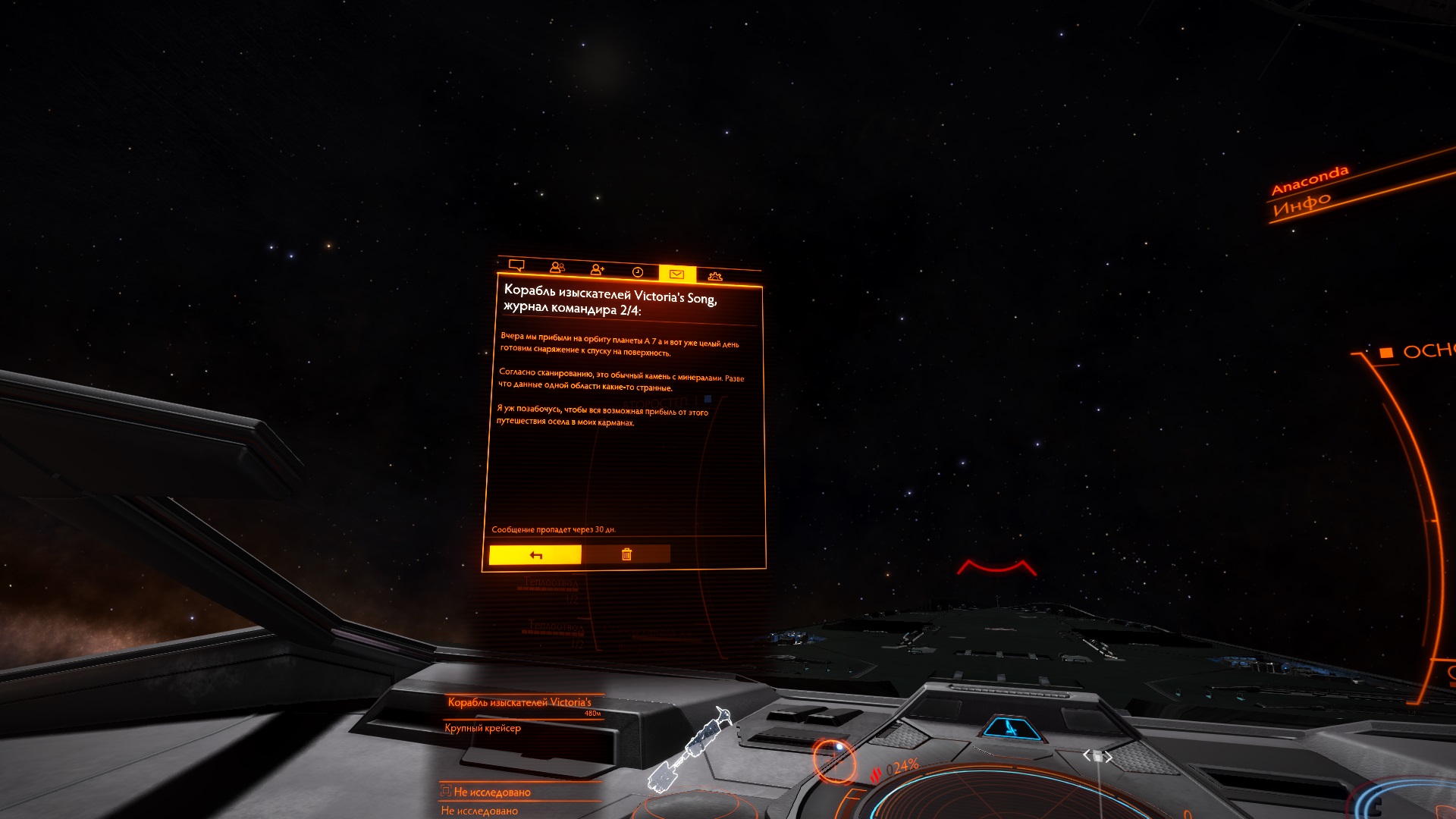Switch to the chat speech-bubble tab
The width and height of the screenshot is (1456, 819).
click(516, 265)
